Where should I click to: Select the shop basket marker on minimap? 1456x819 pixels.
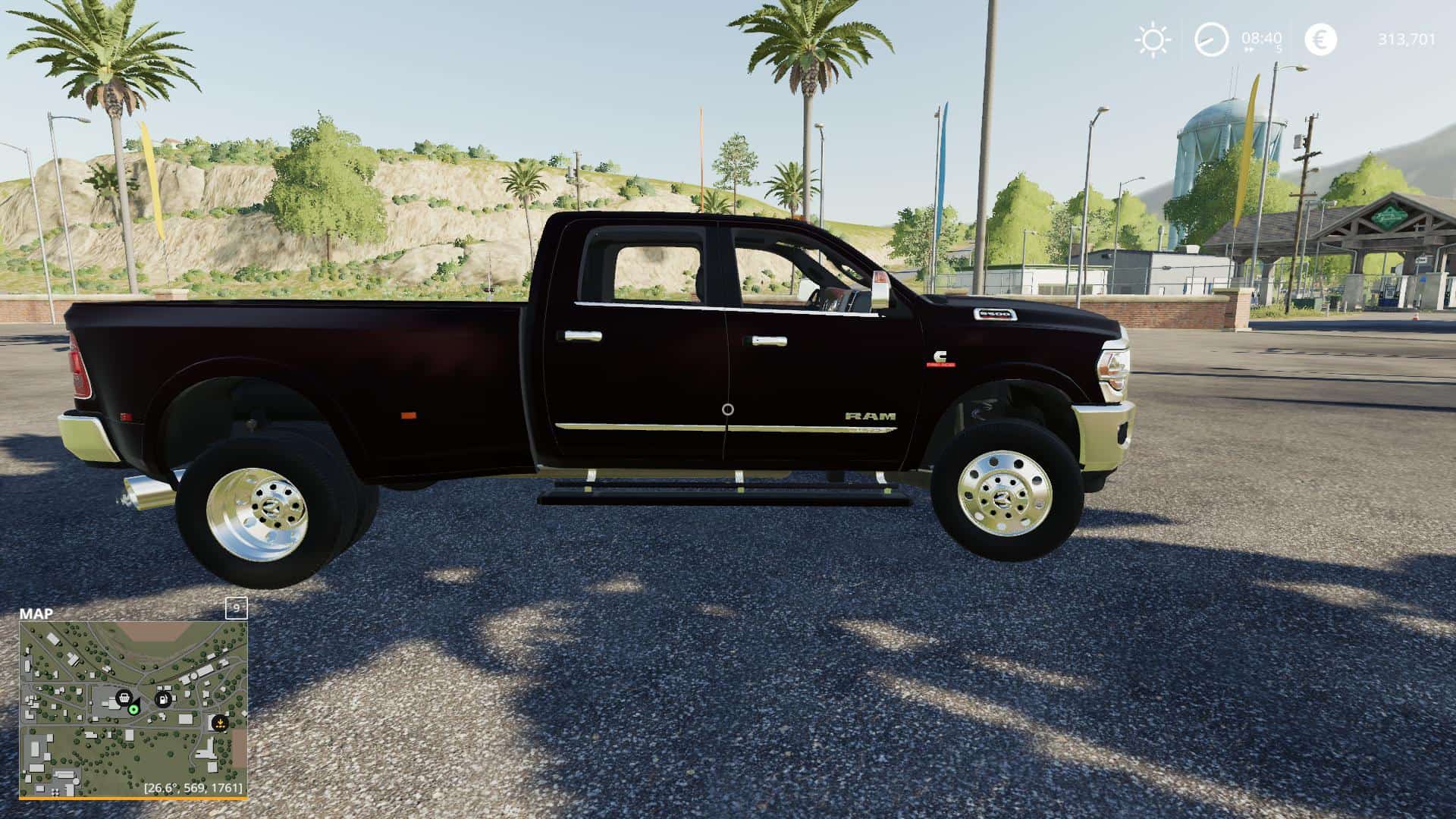(123, 697)
